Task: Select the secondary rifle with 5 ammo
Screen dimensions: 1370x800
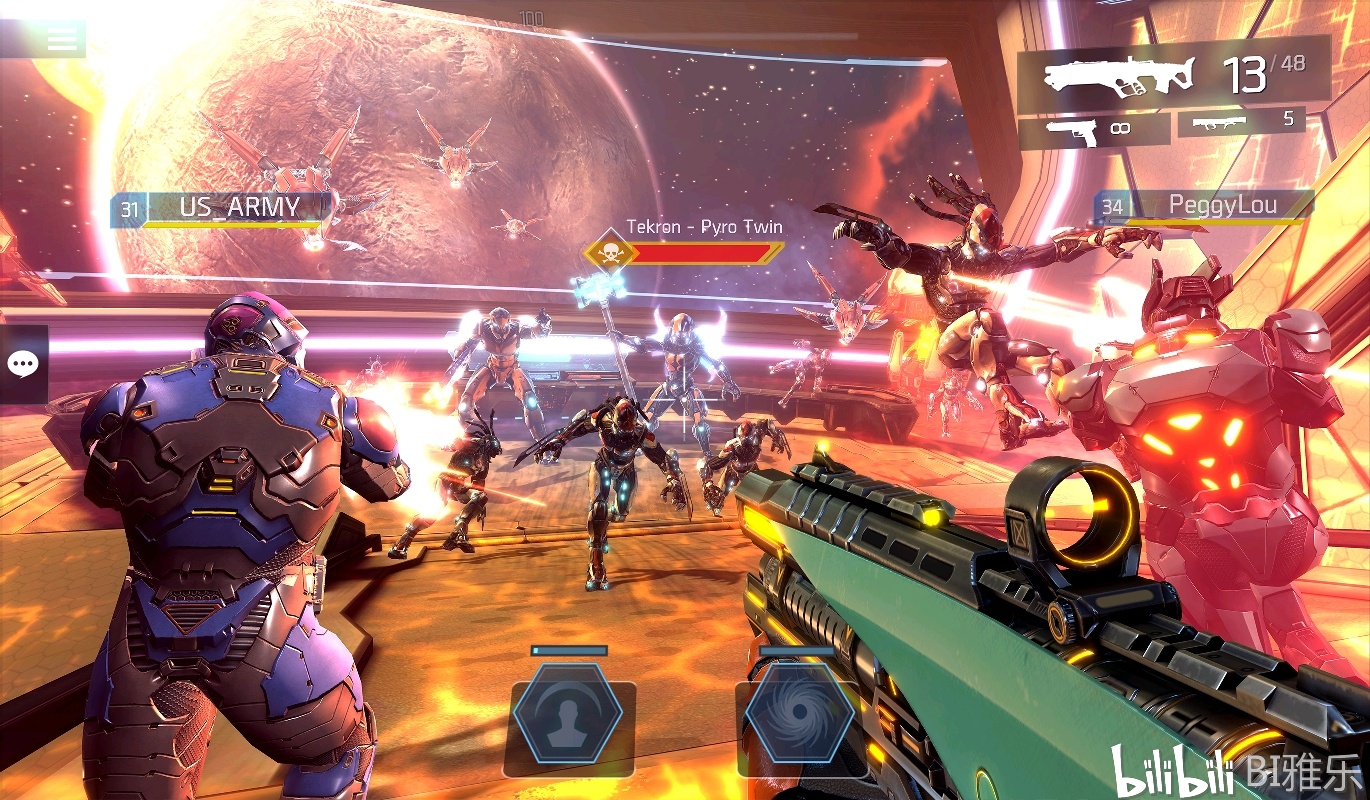Action: pyautogui.click(x=1241, y=121)
